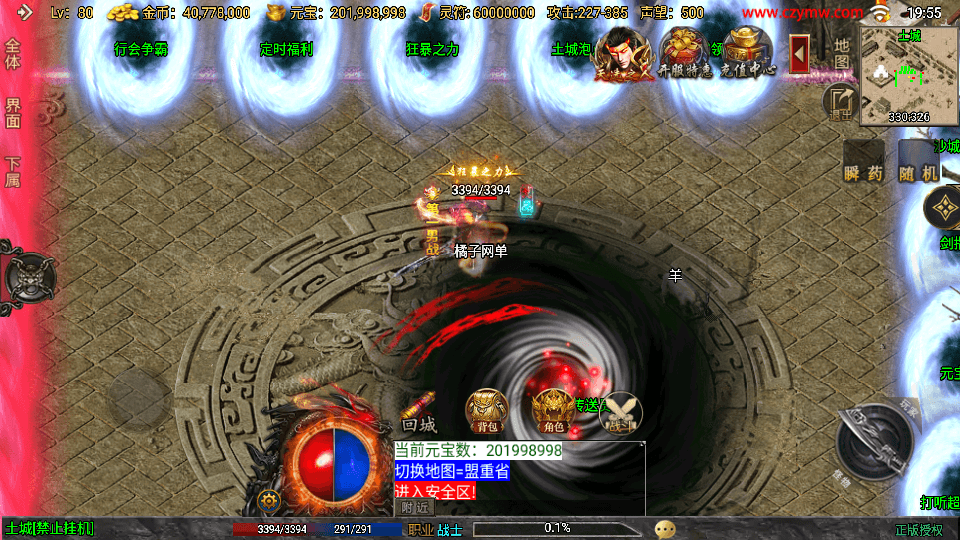Select the 界面 tab on the left
The height and width of the screenshot is (540, 960).
[x=13, y=112]
